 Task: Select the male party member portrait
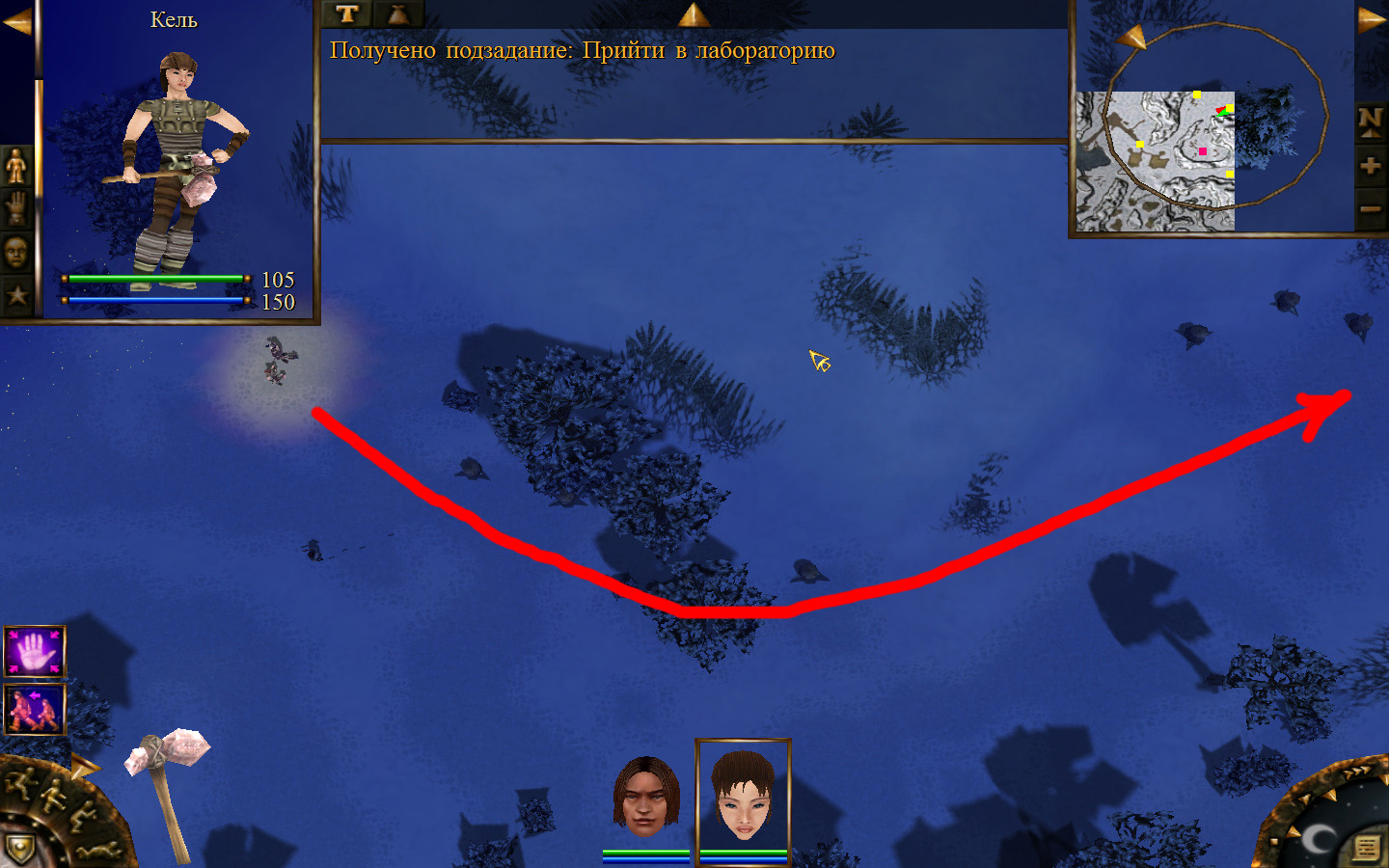646,798
